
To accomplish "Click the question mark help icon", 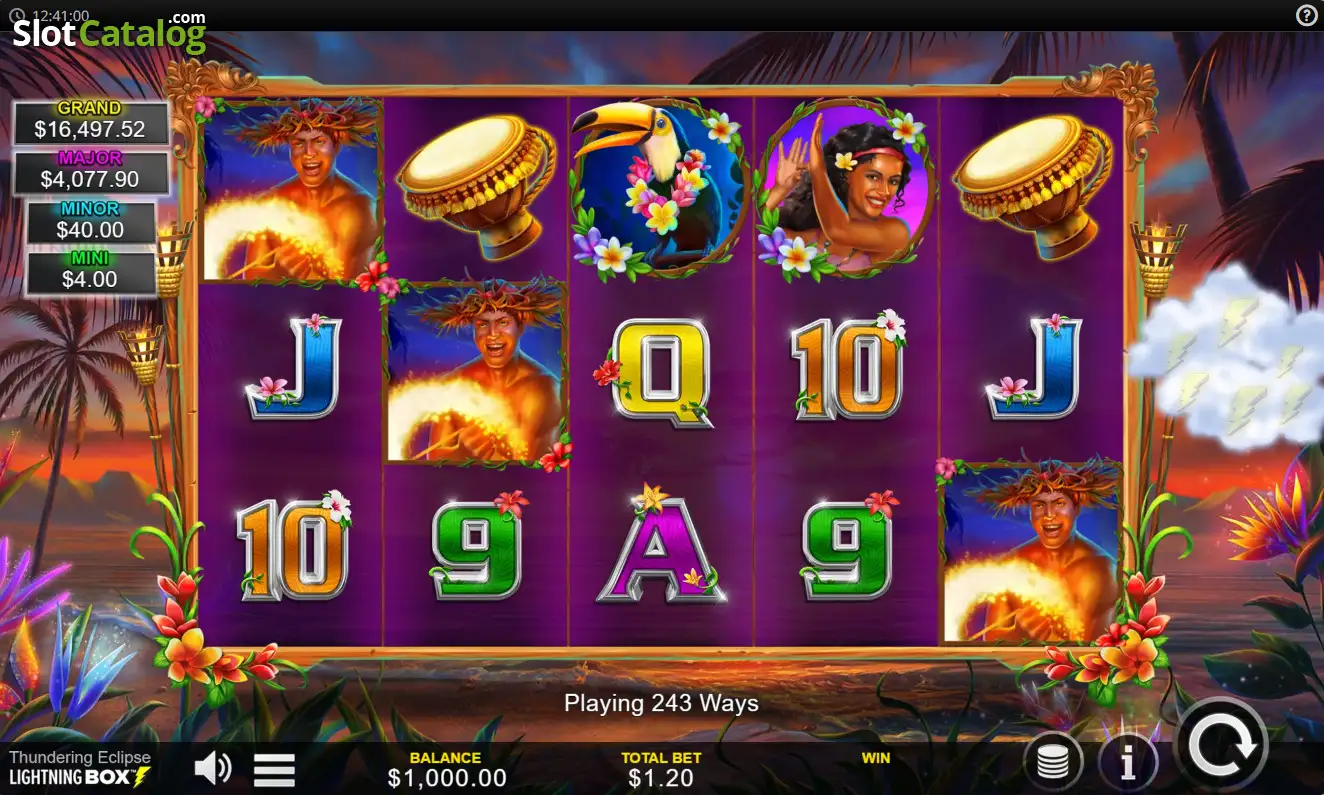I will 1307,15.
